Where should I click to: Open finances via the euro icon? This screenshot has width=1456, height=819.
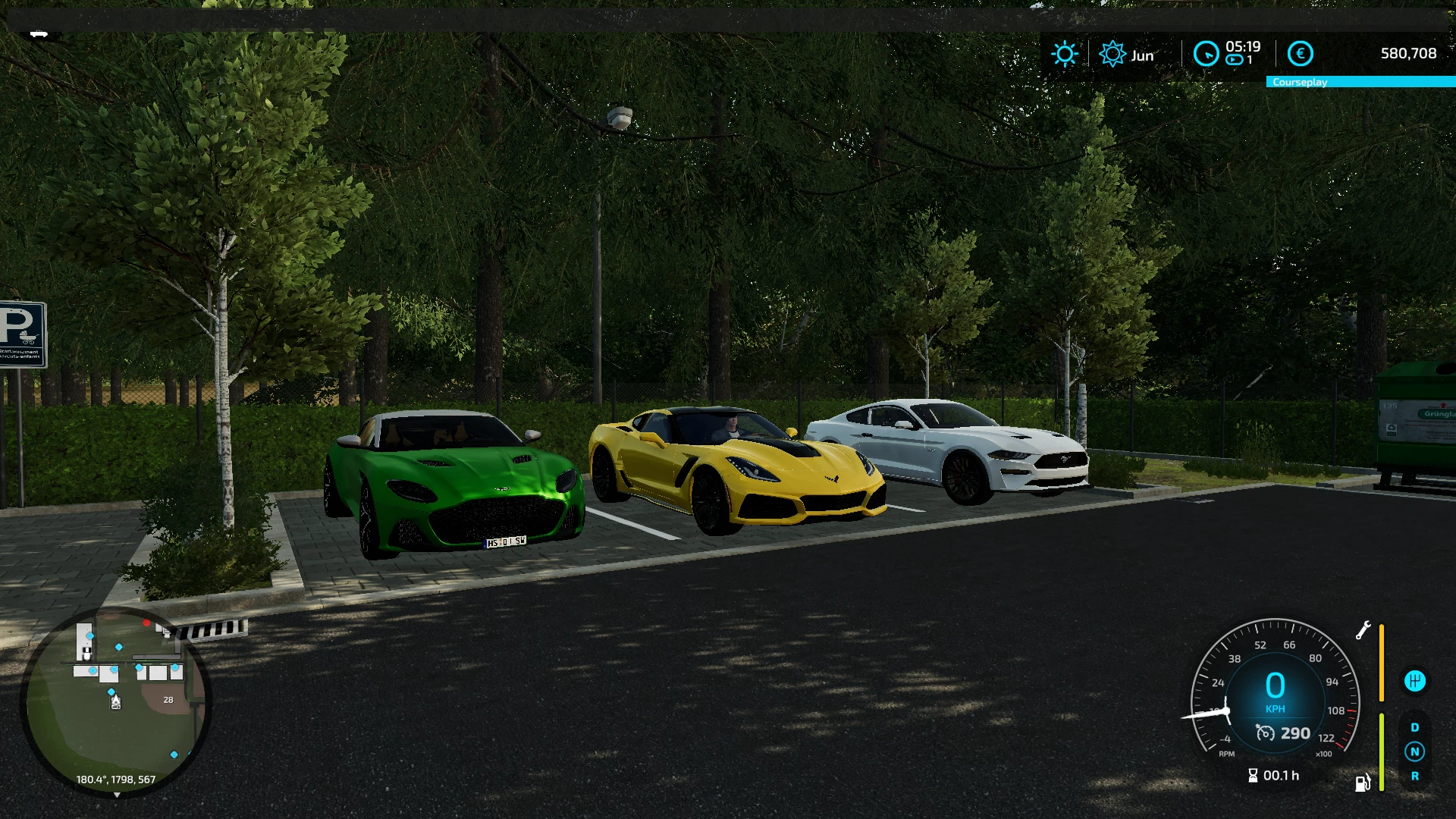pos(1300,54)
